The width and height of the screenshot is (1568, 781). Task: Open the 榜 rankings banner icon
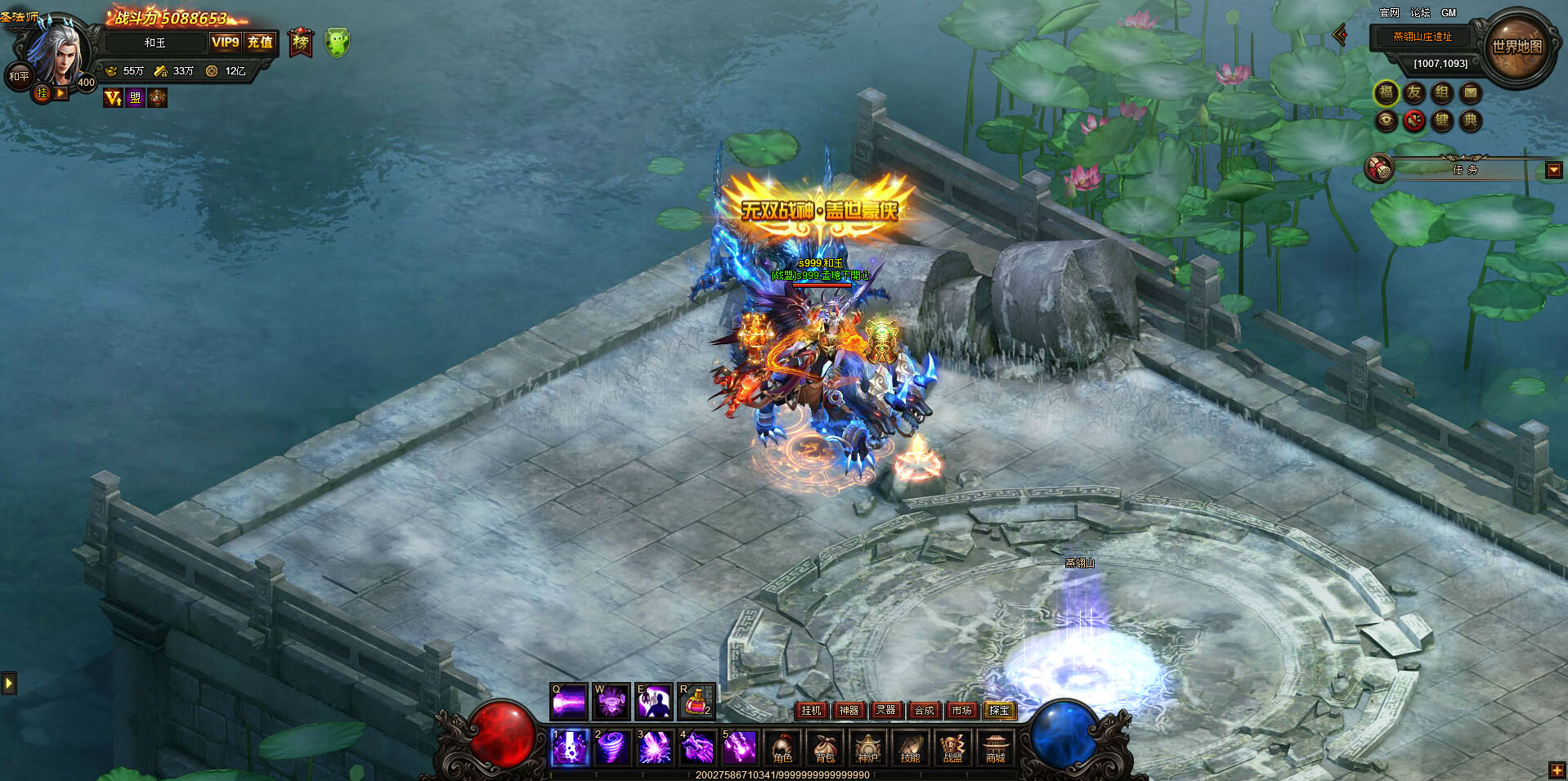(301, 43)
